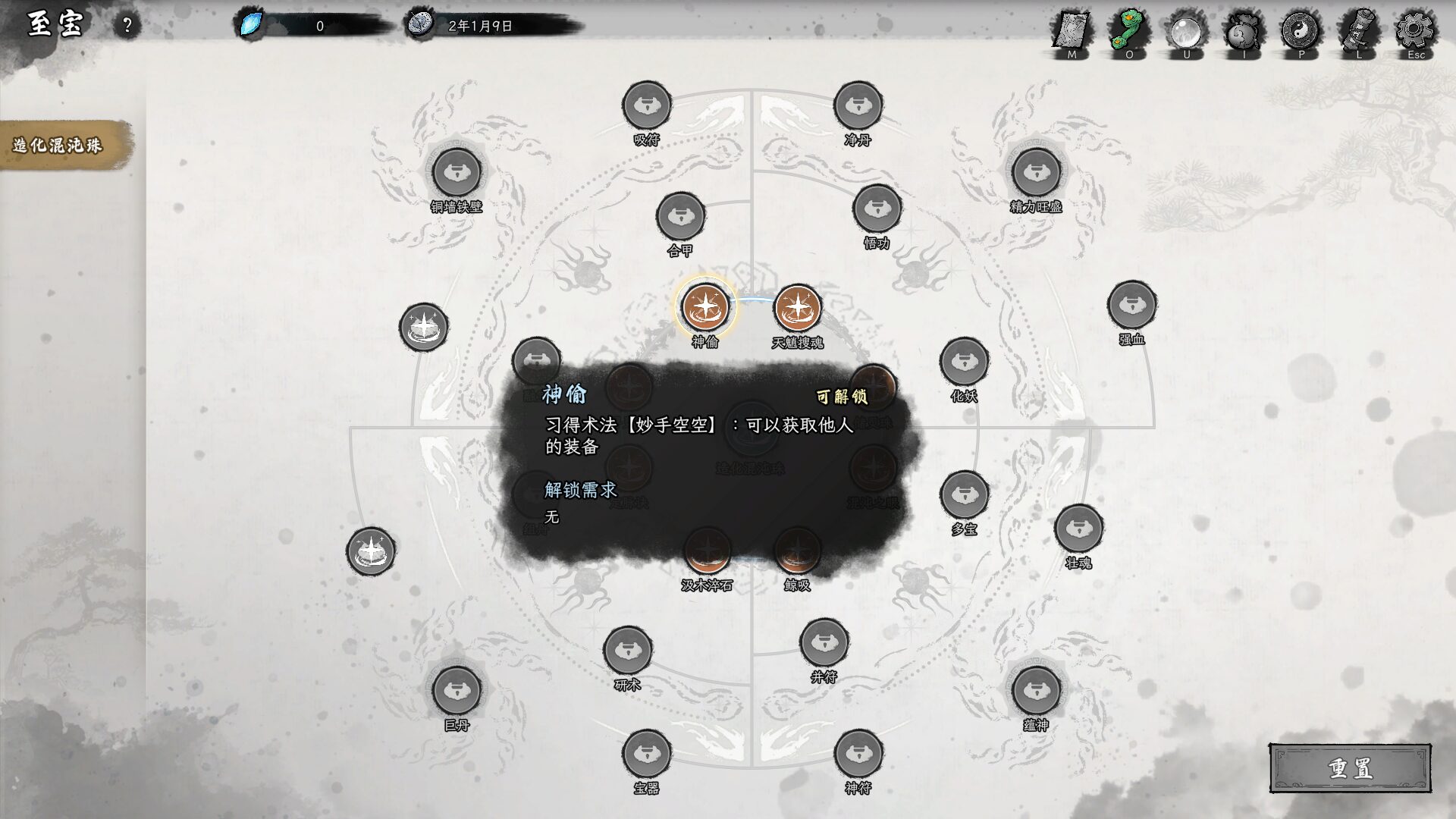Choose the locked 化妖 node
Image resolution: width=1456 pixels, height=819 pixels.
[x=964, y=362]
